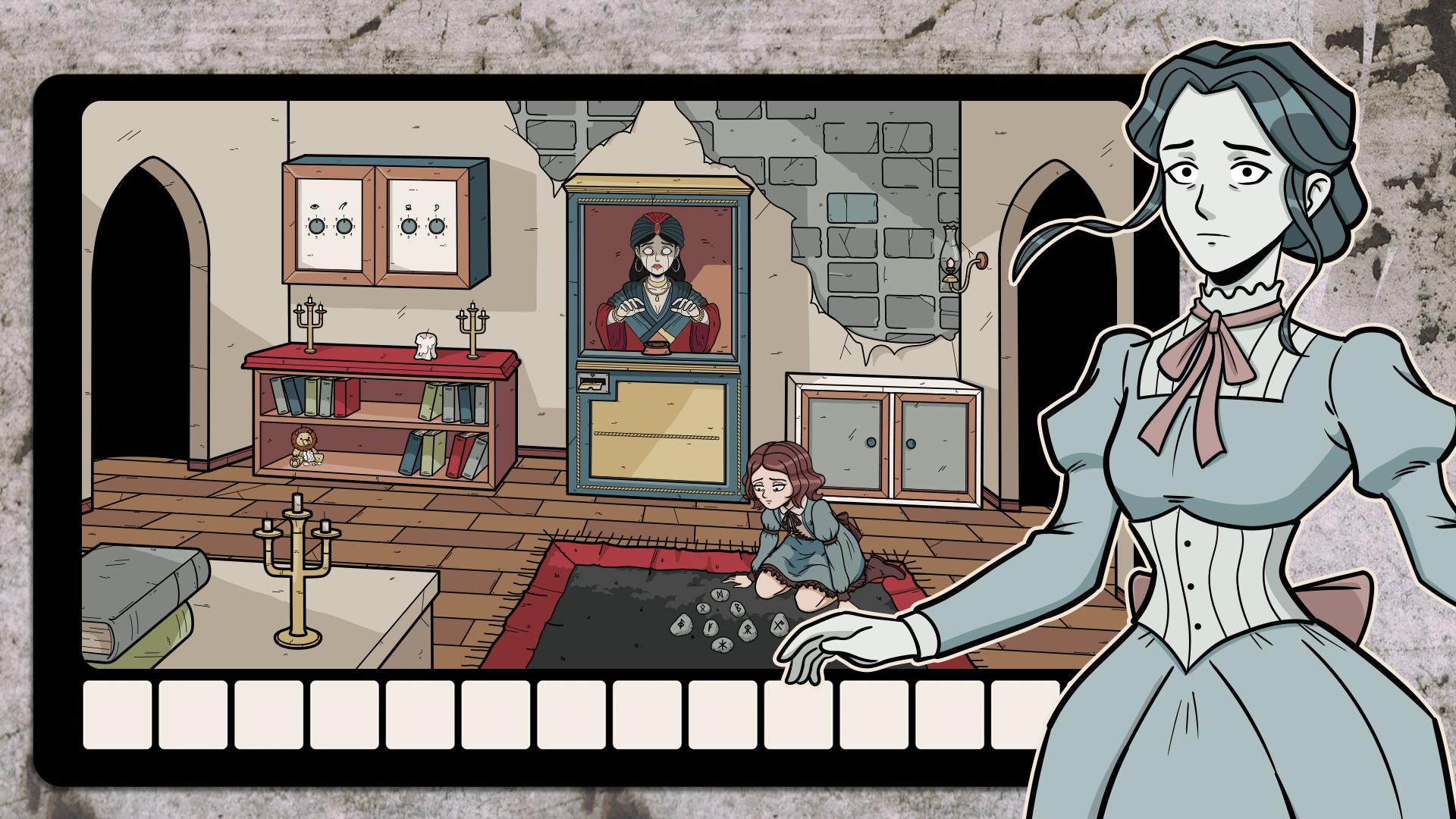The width and height of the screenshot is (1456, 819).
Task: Take the melted candle on the red shelf
Action: click(425, 347)
